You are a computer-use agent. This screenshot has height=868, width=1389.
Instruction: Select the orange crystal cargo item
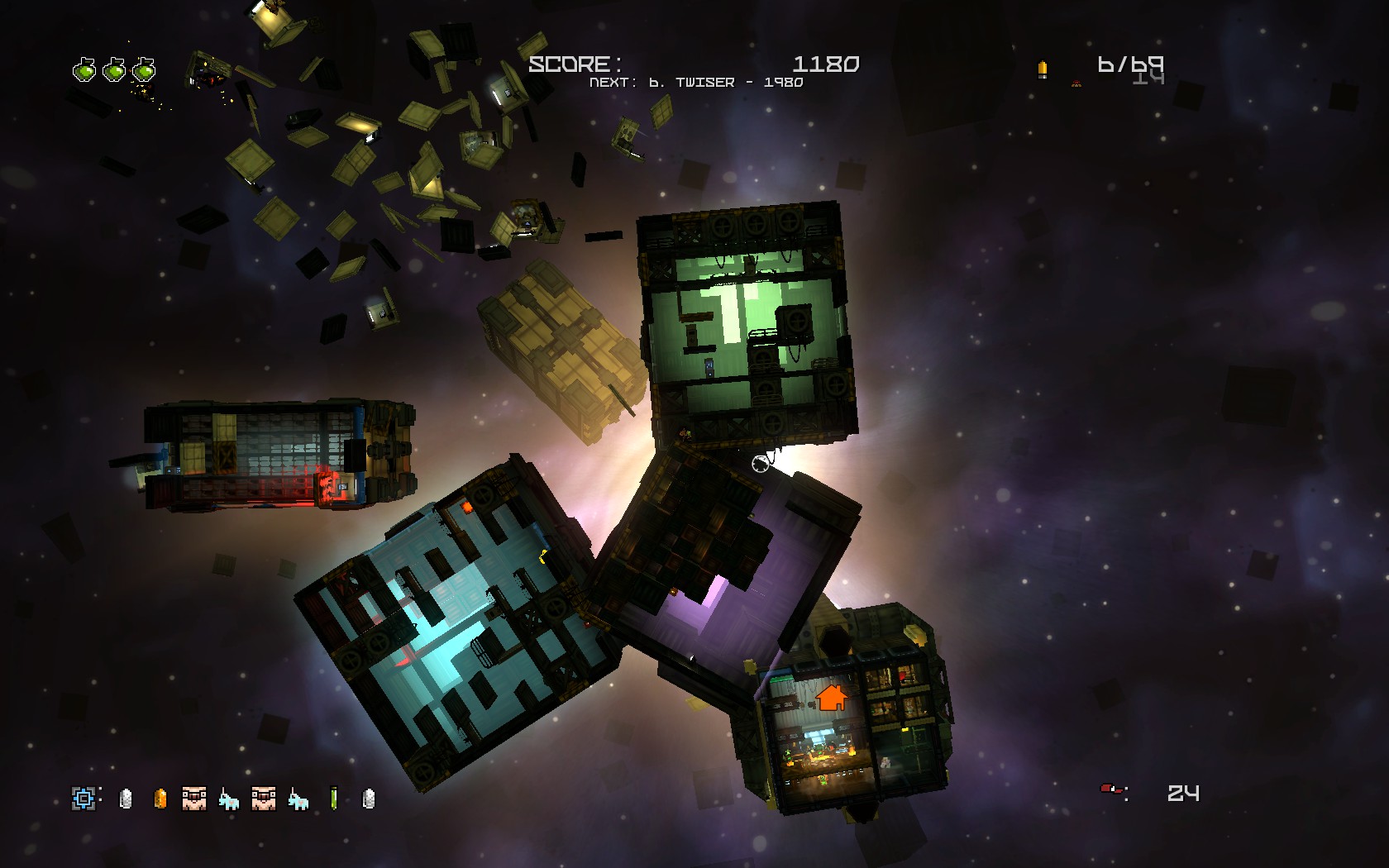point(160,798)
